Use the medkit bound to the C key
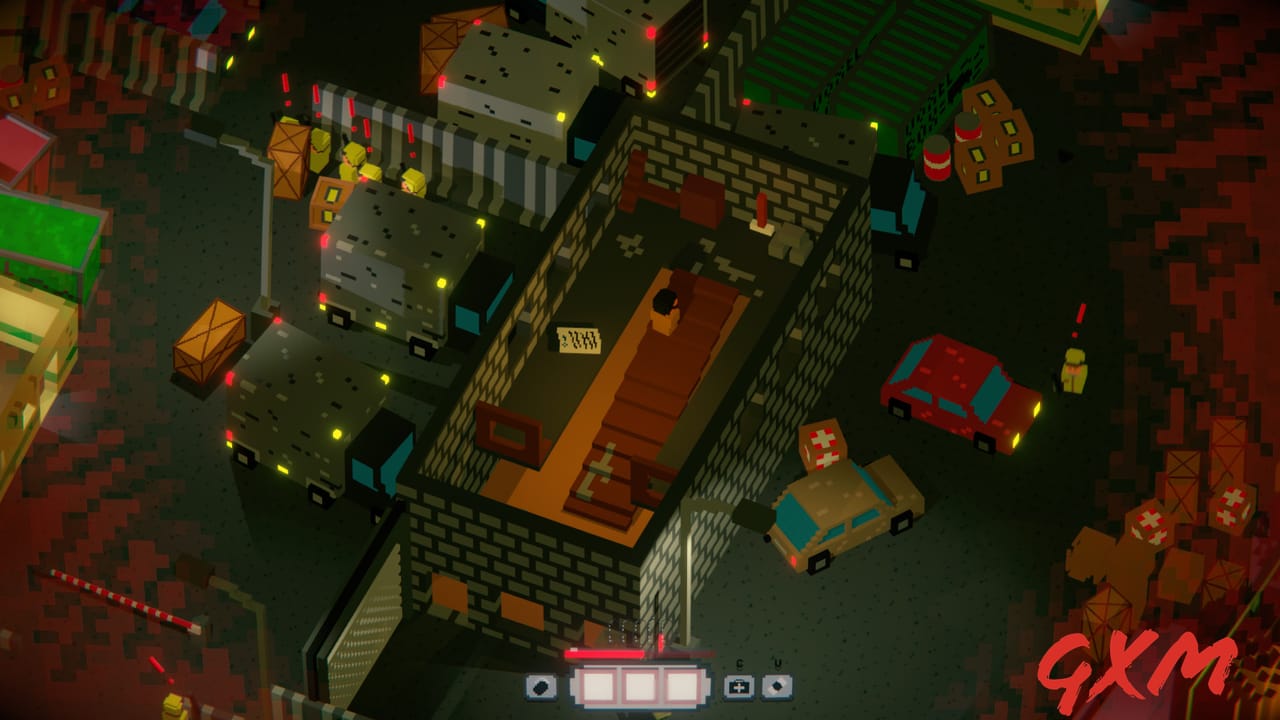This screenshot has height=720, width=1280. click(737, 688)
